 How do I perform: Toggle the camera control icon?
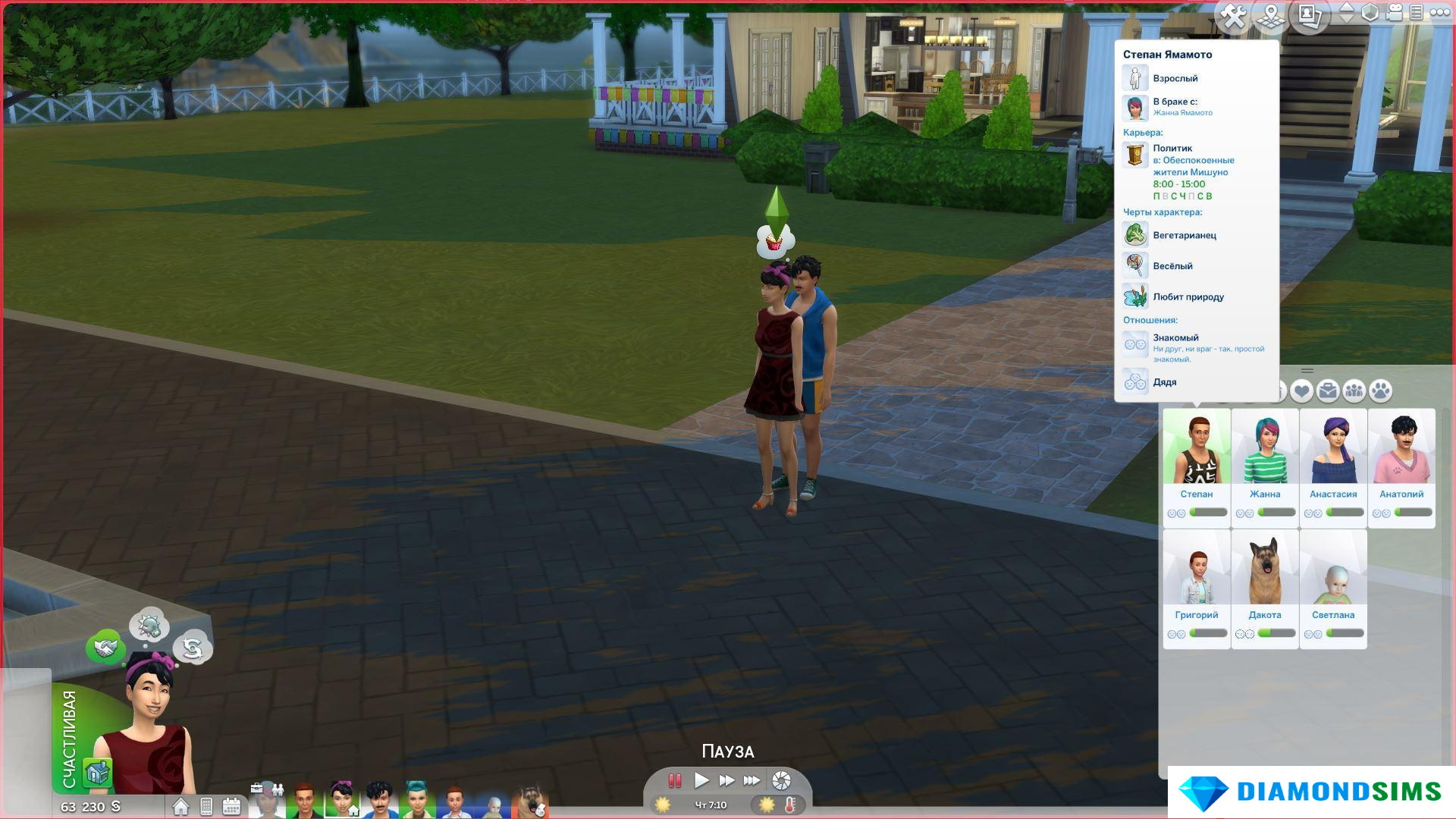tap(1395, 12)
